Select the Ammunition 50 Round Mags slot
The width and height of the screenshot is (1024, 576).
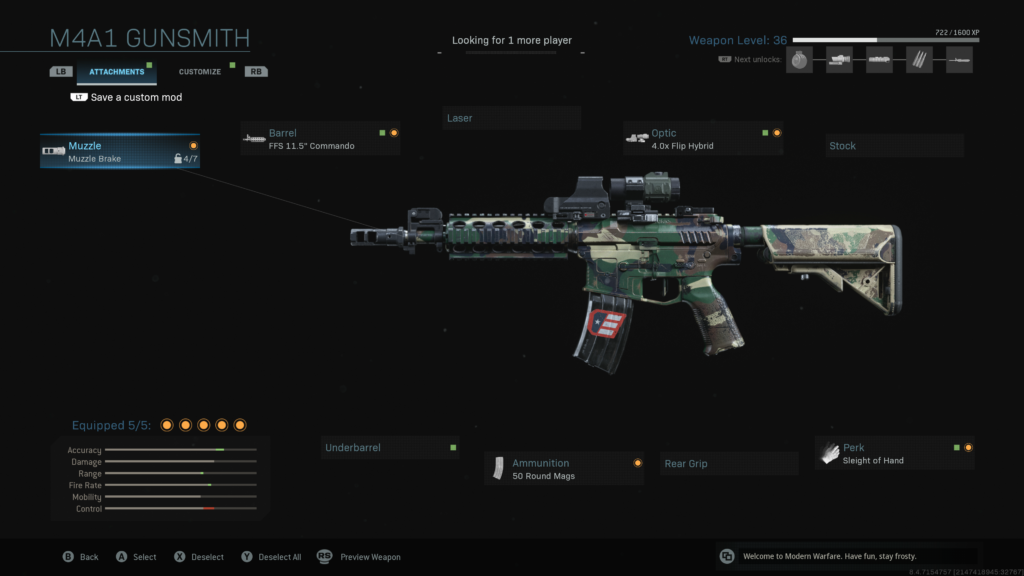(565, 468)
